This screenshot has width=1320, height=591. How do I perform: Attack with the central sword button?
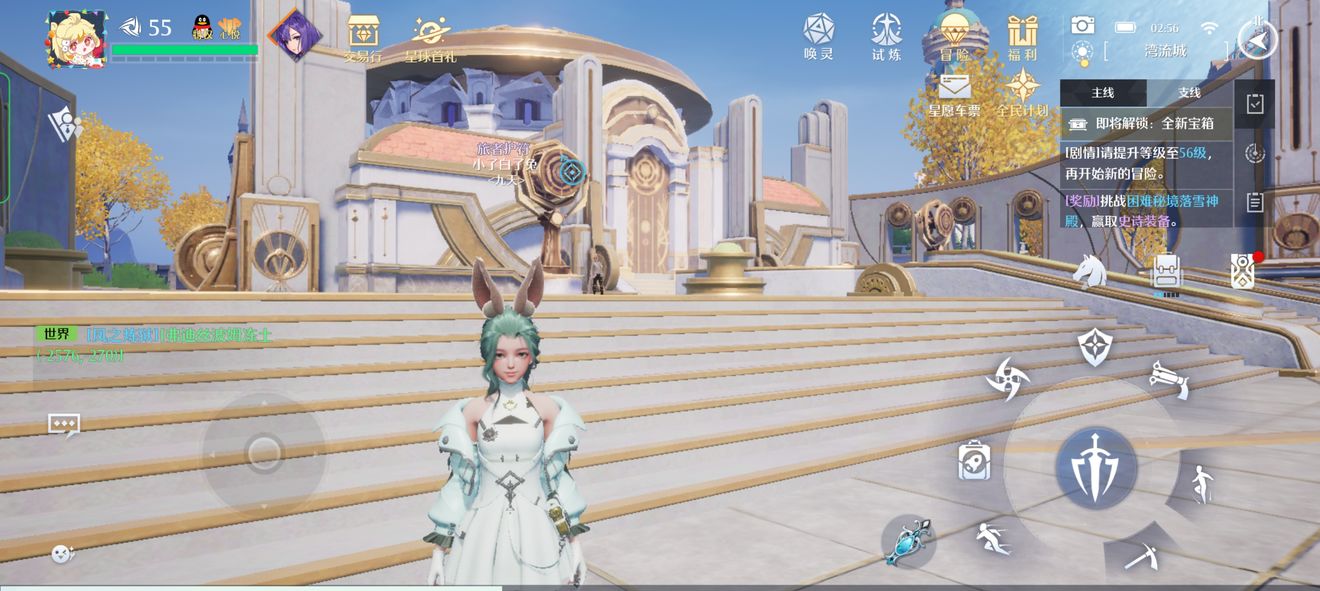1096,467
